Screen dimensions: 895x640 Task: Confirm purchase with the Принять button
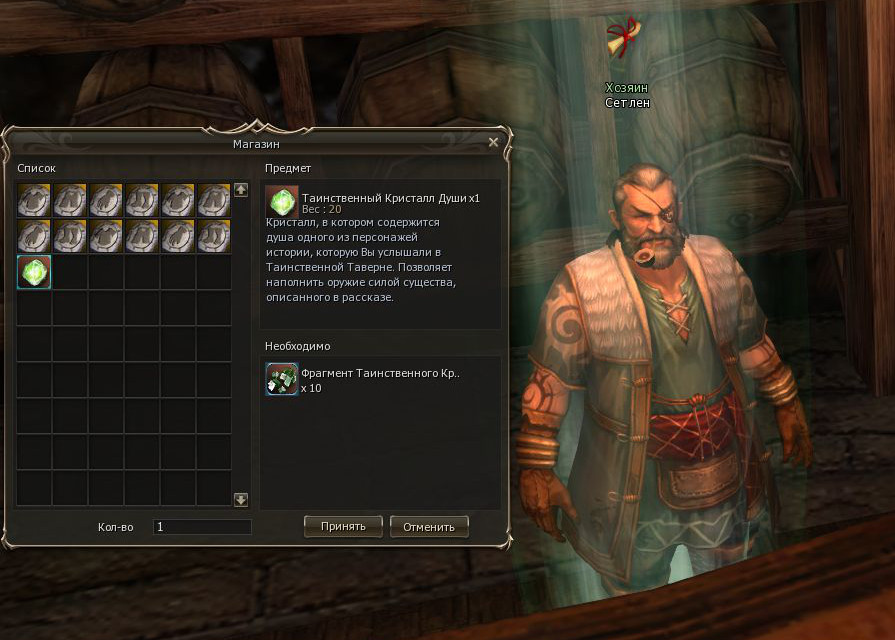tap(343, 526)
